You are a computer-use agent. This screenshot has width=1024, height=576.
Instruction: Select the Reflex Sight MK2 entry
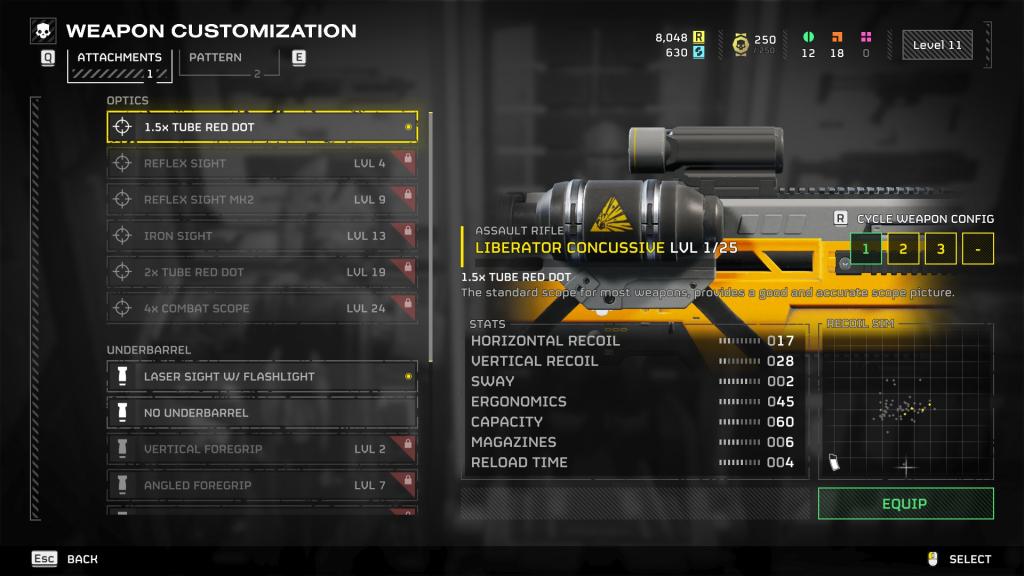pyautogui.click(x=262, y=199)
